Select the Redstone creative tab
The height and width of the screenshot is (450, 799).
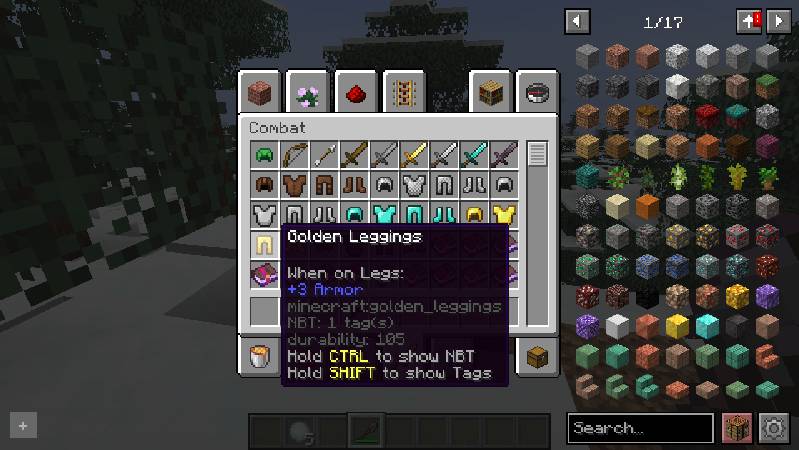pyautogui.click(x=356, y=94)
